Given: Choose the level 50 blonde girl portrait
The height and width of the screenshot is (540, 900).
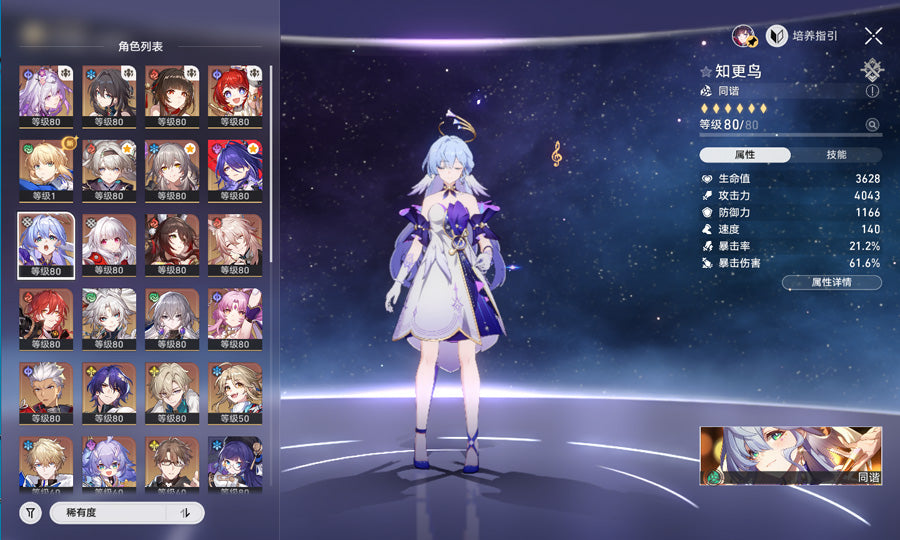Looking at the screenshot, I should (x=234, y=391).
